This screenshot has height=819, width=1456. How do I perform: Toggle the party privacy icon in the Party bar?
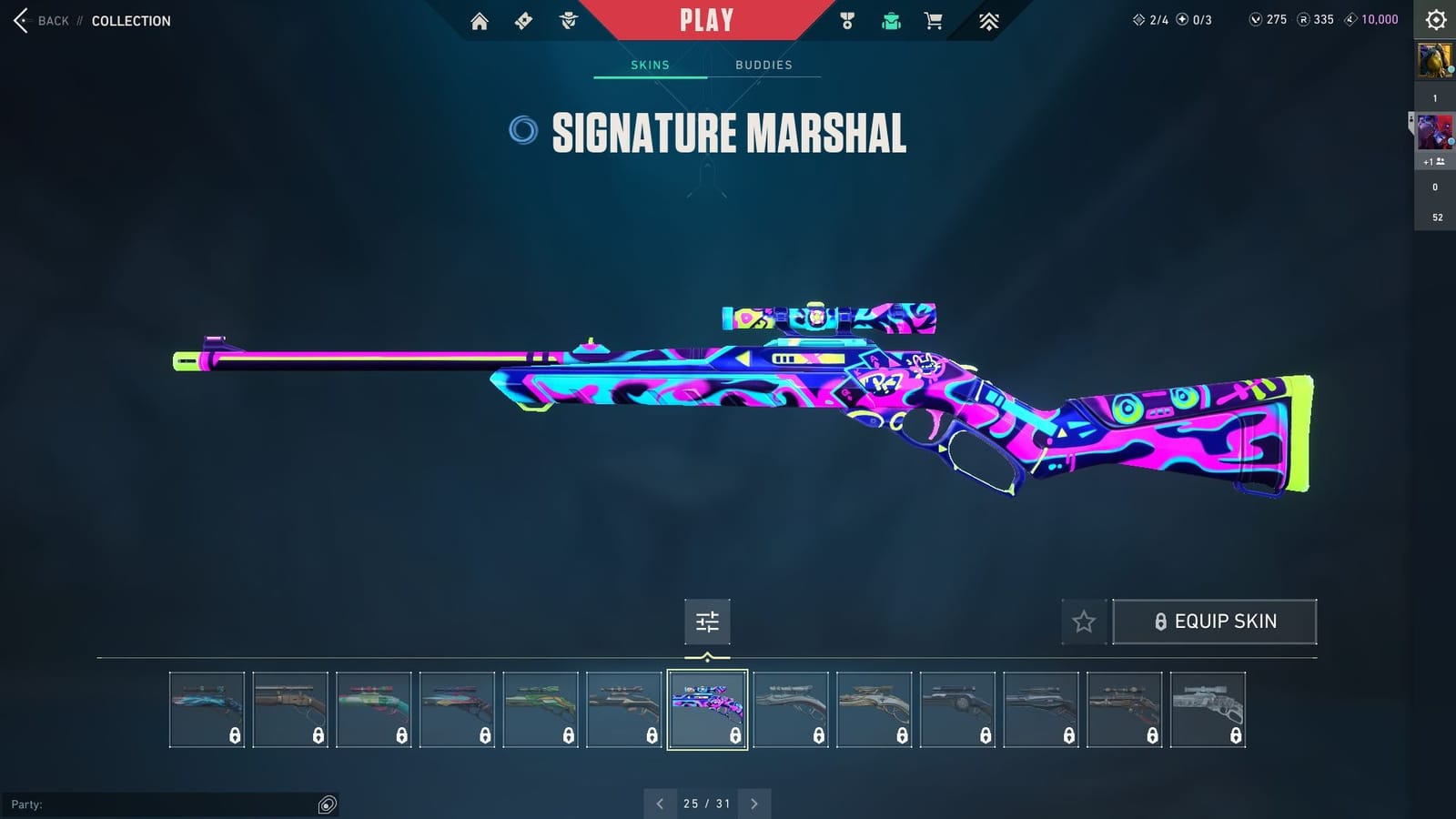(x=325, y=804)
